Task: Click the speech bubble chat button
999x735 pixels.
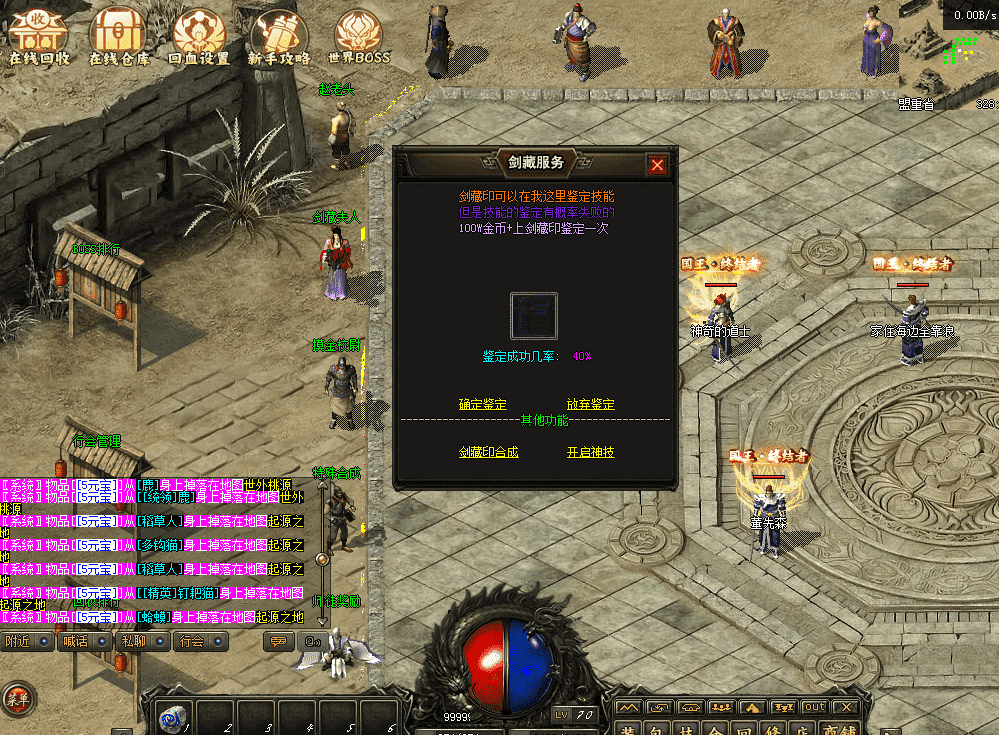Action: pos(278,641)
